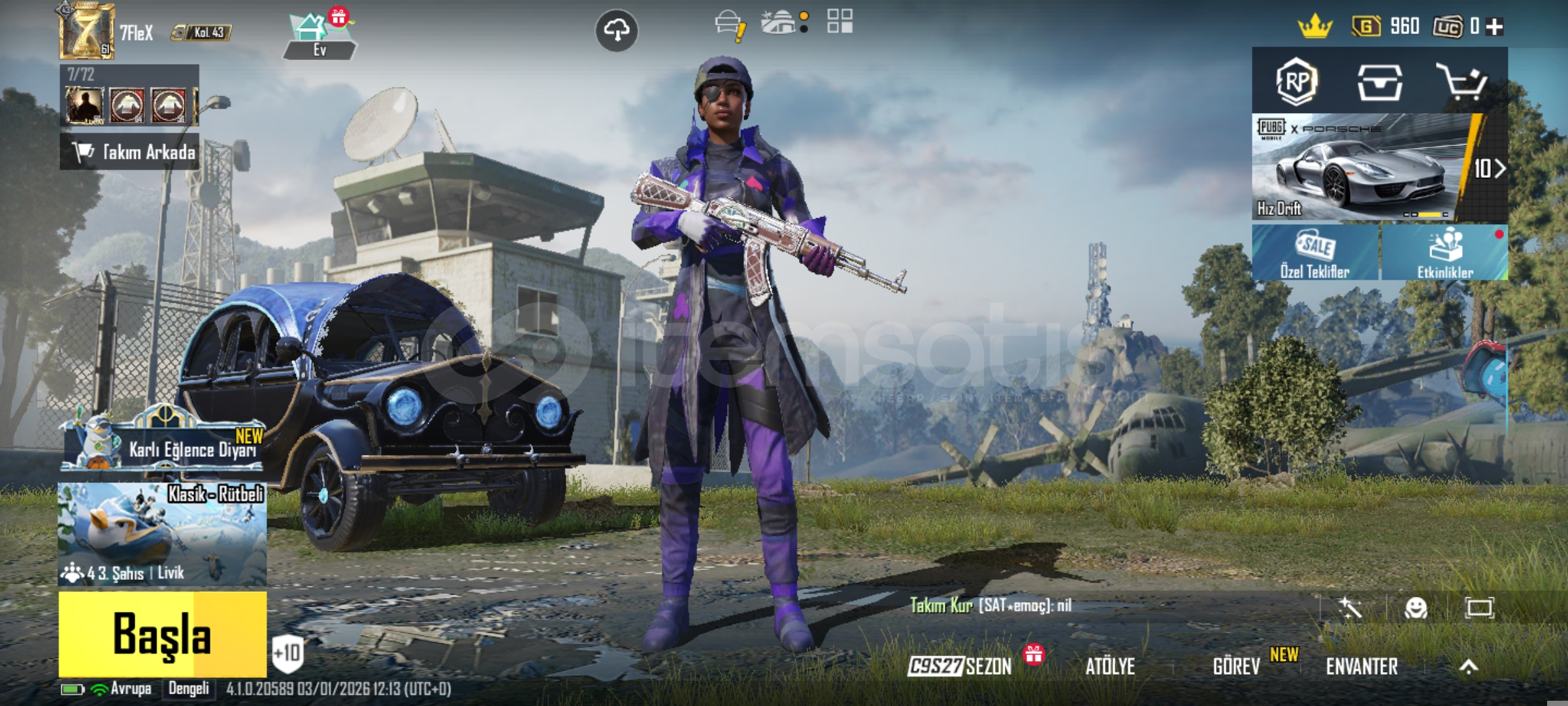
Task: Open Özel Teklifler special offers
Action: click(x=1315, y=253)
